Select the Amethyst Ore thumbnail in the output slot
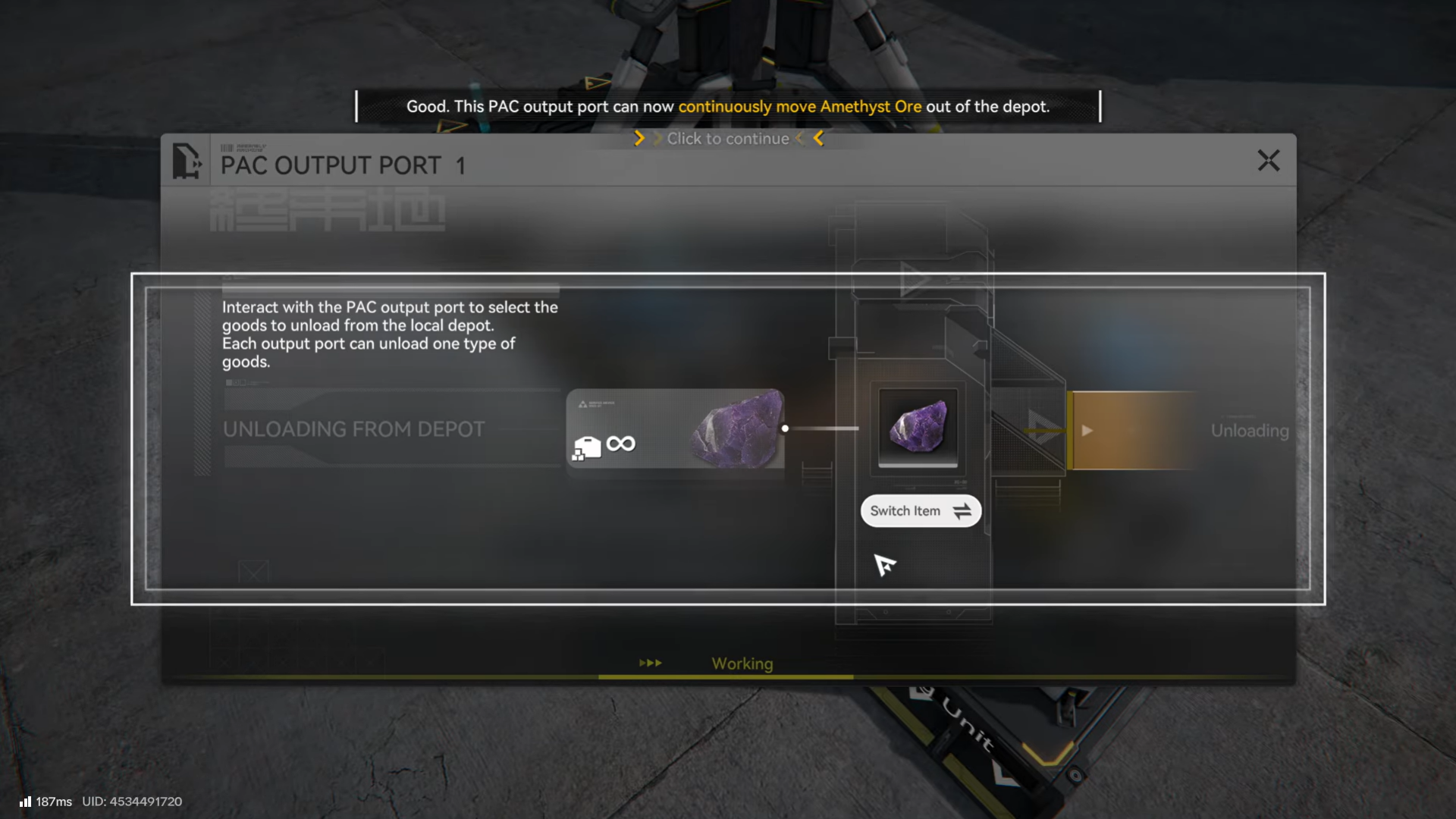The width and height of the screenshot is (1456, 819). pyautogui.click(x=918, y=428)
